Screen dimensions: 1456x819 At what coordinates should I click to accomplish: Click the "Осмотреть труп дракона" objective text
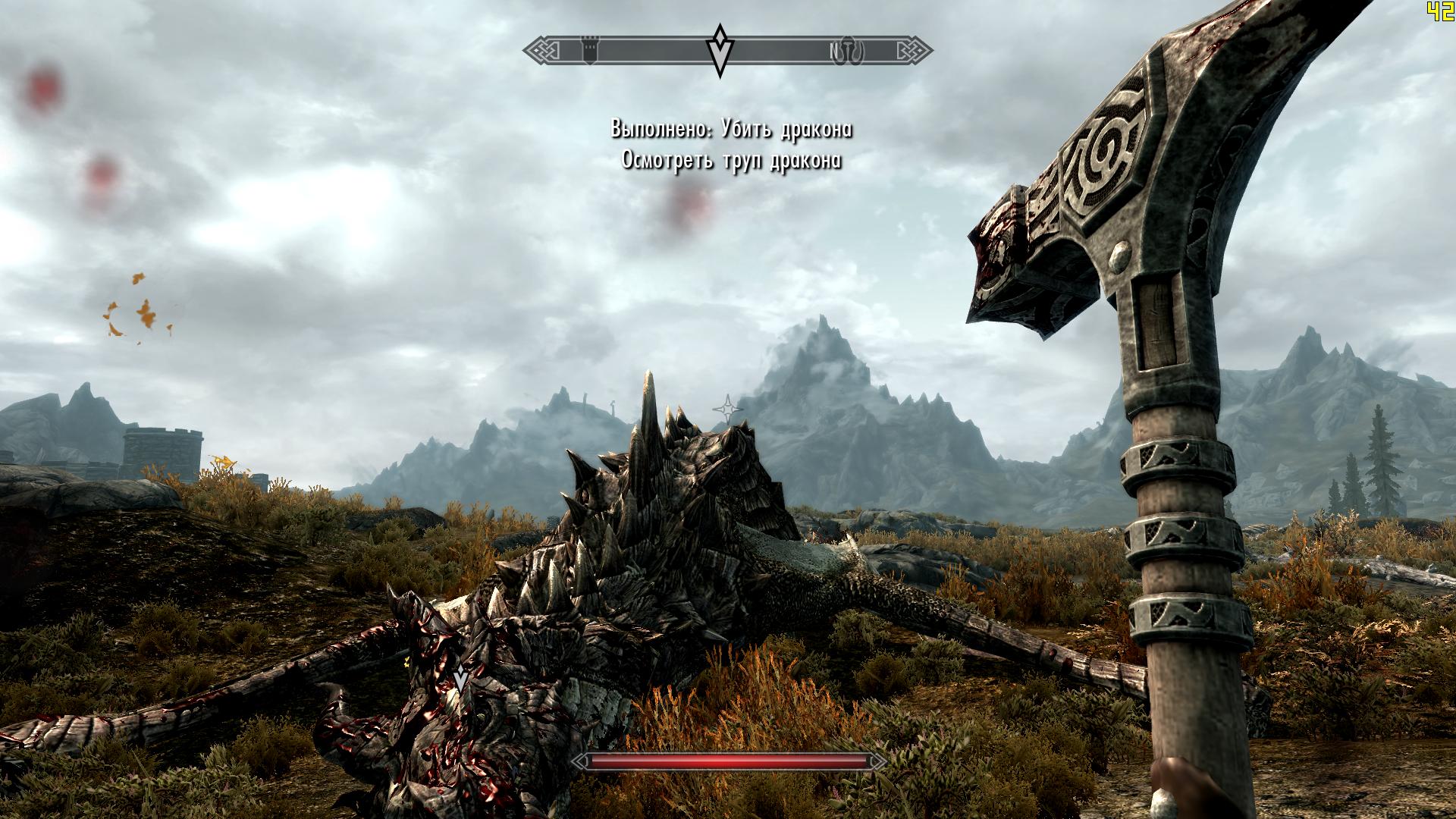(731, 161)
